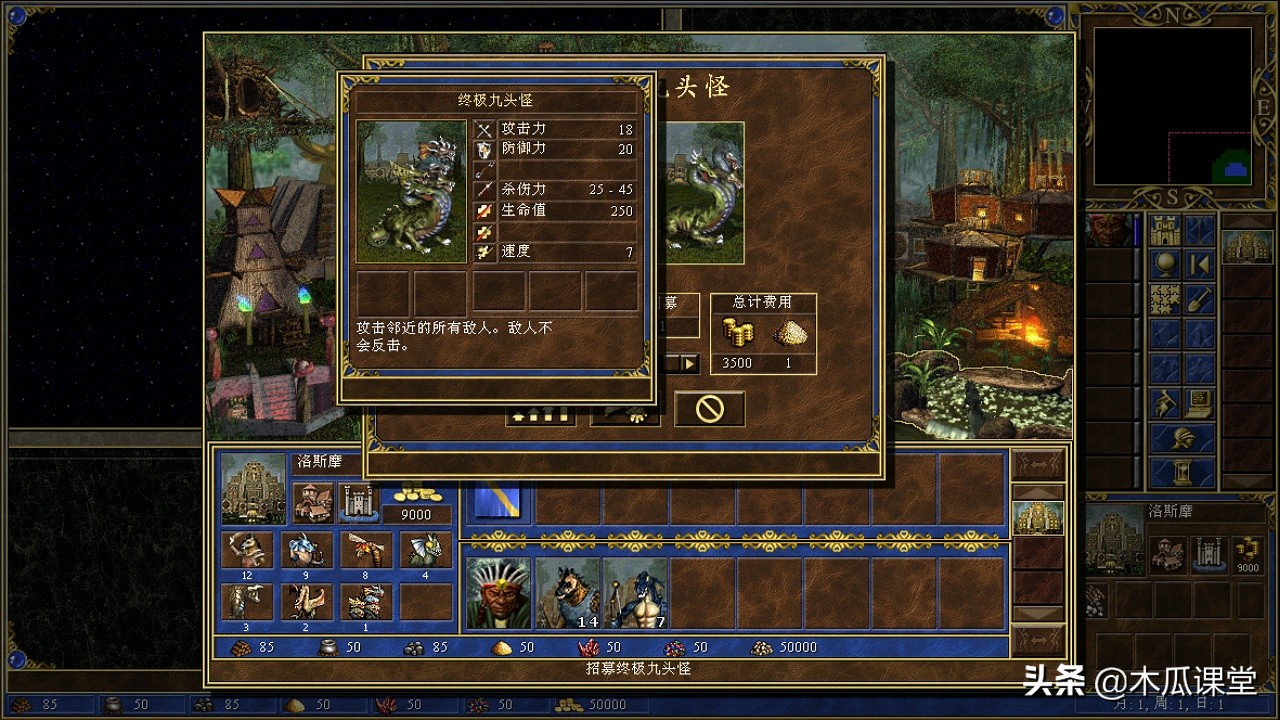
Task: Click the view world globe icon
Action: click(1165, 264)
